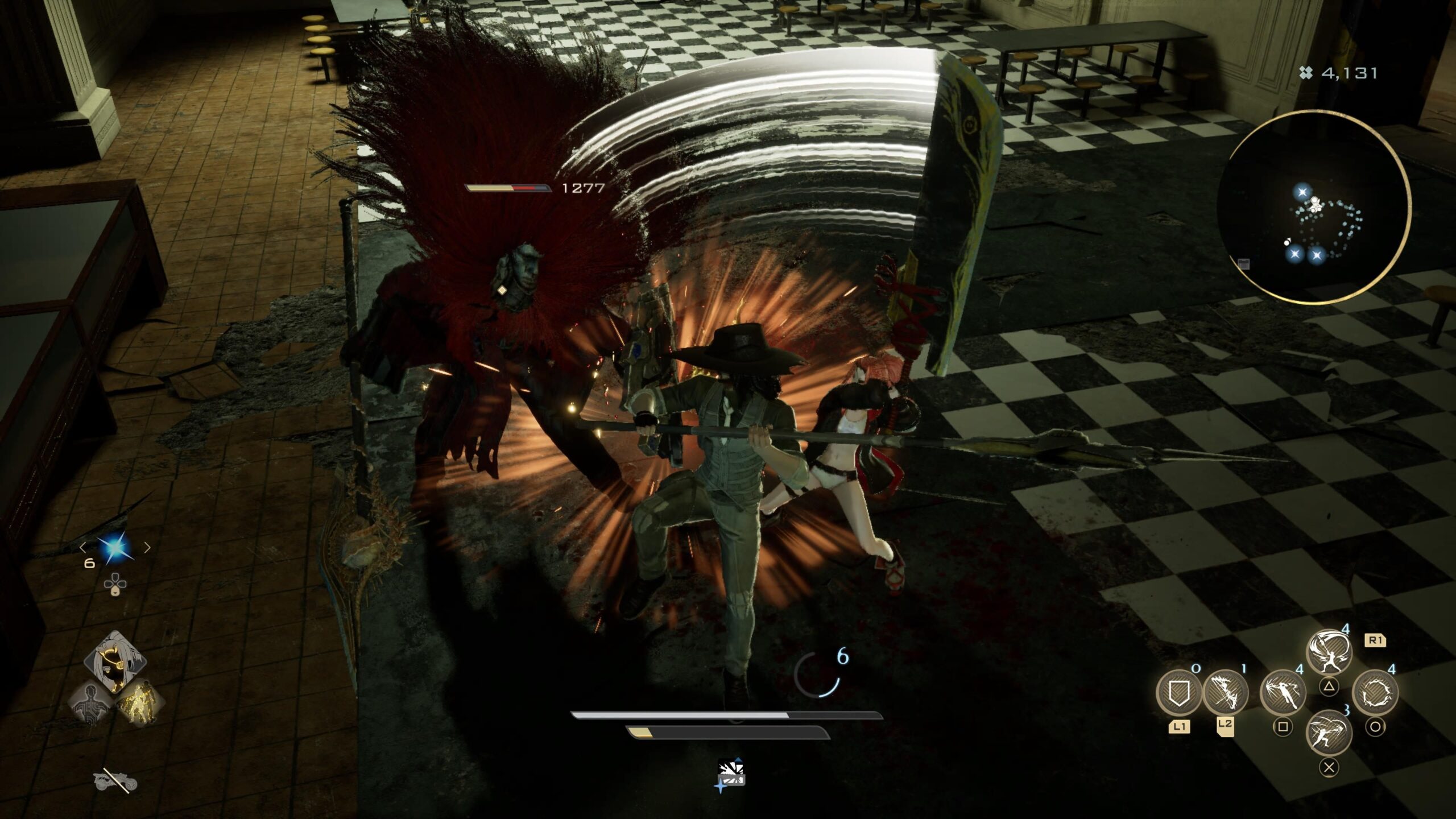
Task: Choose the glowing golden figures icon
Action: pyautogui.click(x=139, y=703)
